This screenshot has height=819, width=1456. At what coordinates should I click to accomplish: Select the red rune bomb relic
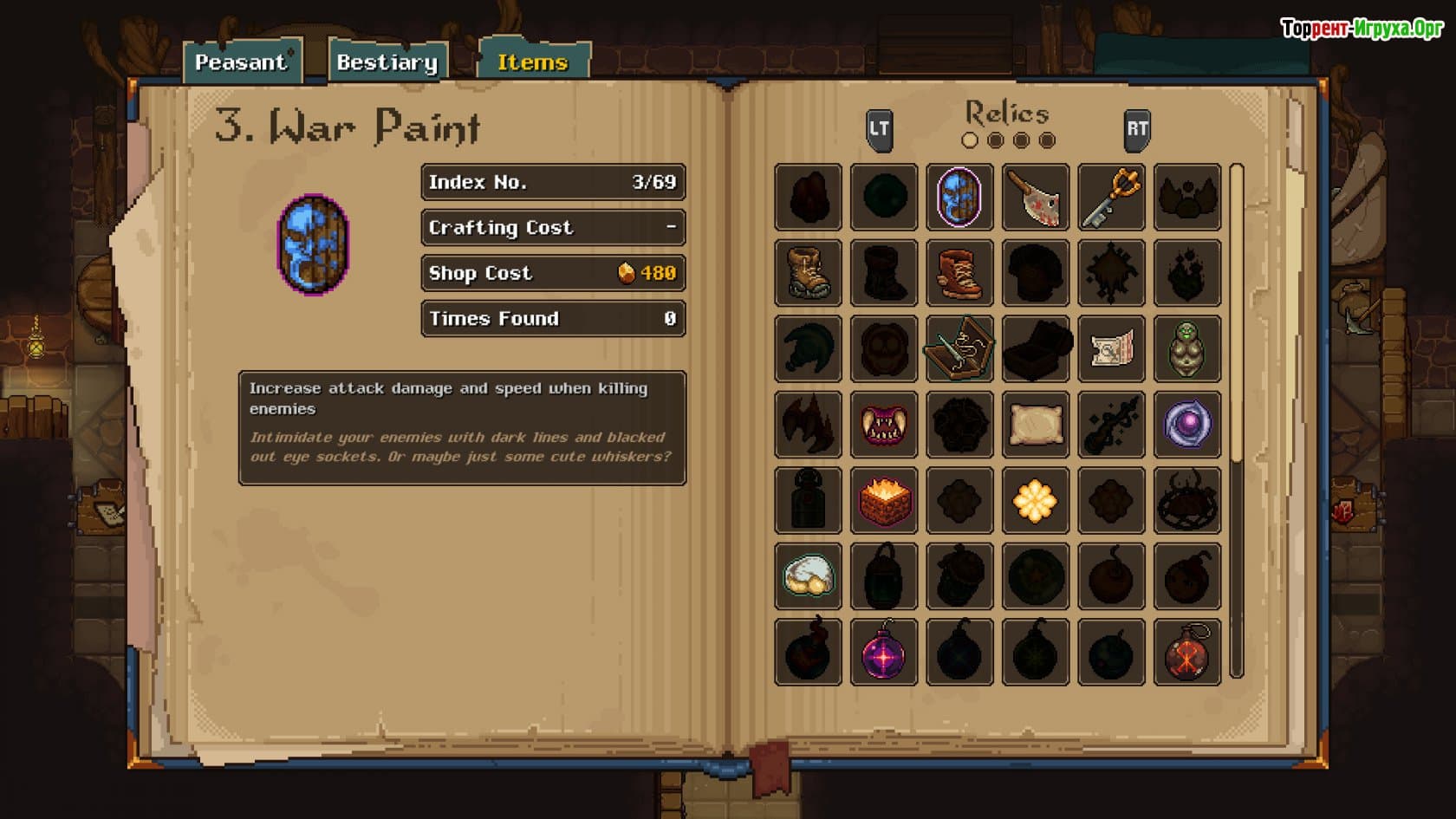(1187, 653)
